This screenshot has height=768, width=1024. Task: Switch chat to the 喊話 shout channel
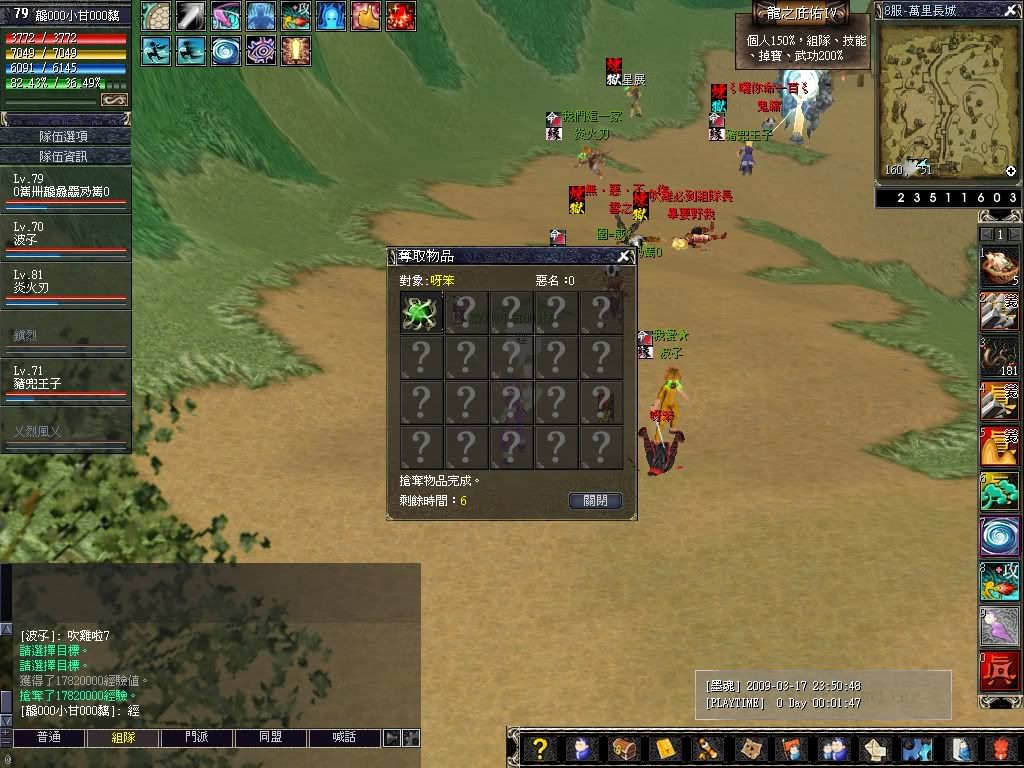click(343, 738)
